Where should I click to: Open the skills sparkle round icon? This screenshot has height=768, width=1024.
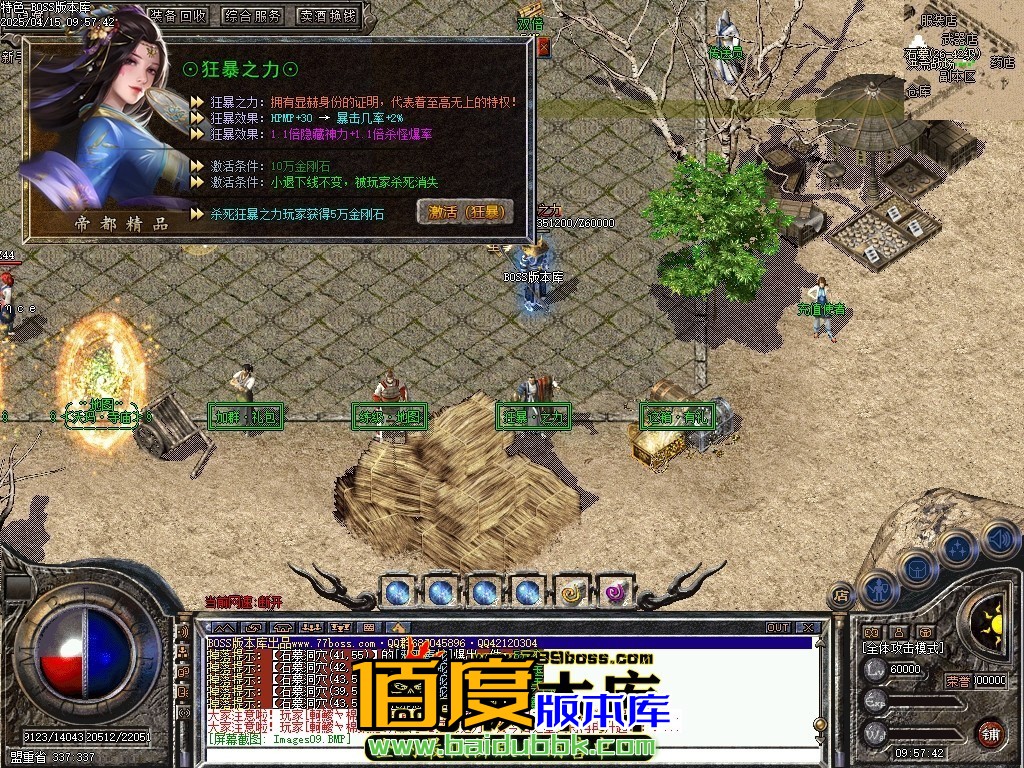click(x=957, y=548)
